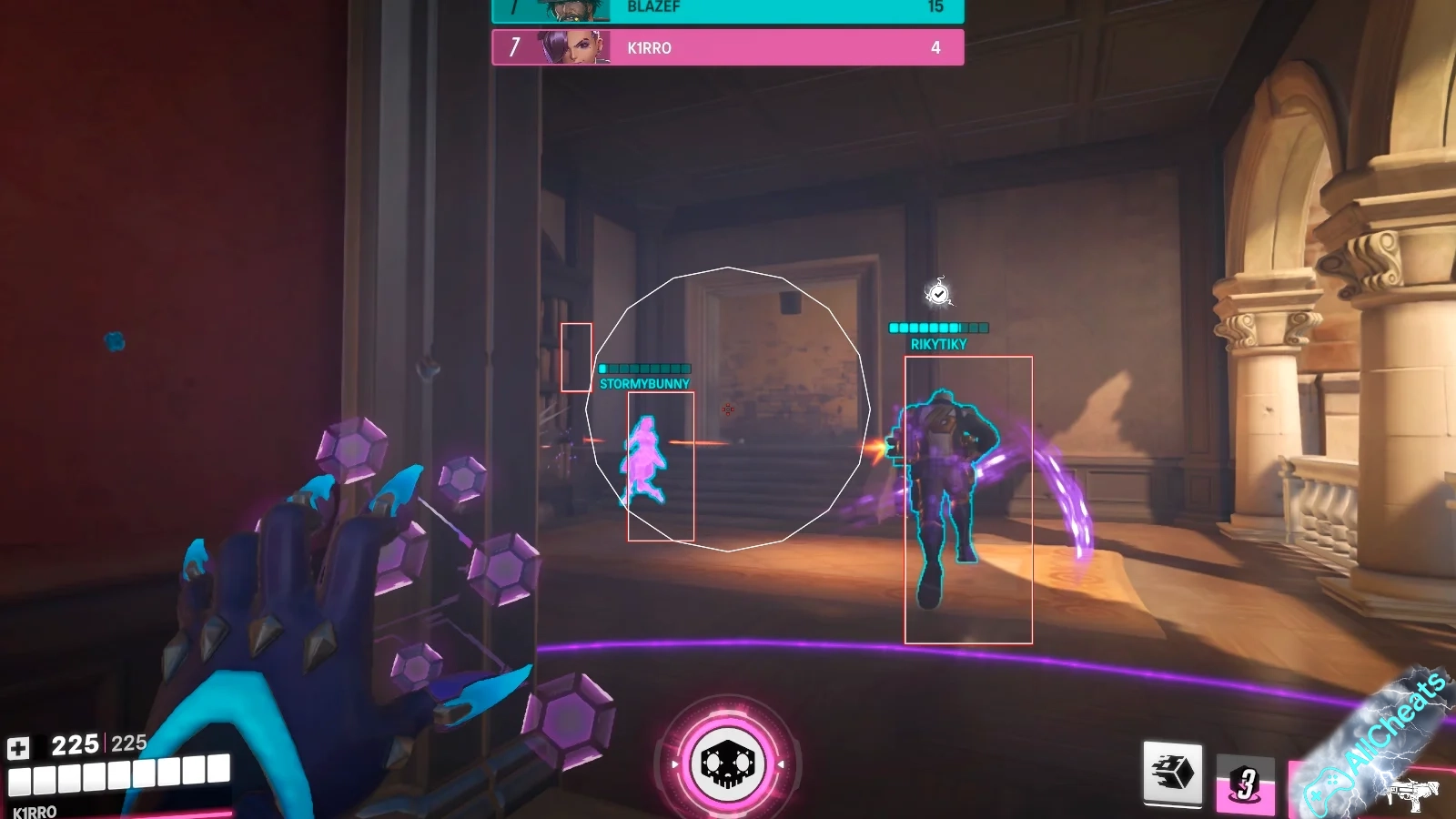Select the K1RRO scoreboard row
This screenshot has height=819, width=1456.
727,47
